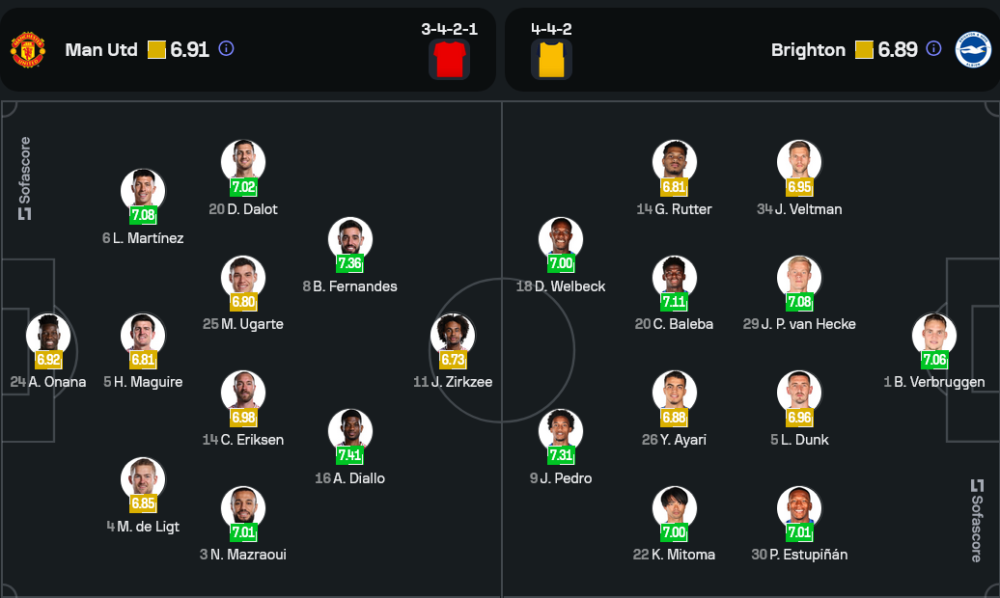1000x598 pixels.
Task: Open L. Martínez player portrait
Action: [143, 190]
